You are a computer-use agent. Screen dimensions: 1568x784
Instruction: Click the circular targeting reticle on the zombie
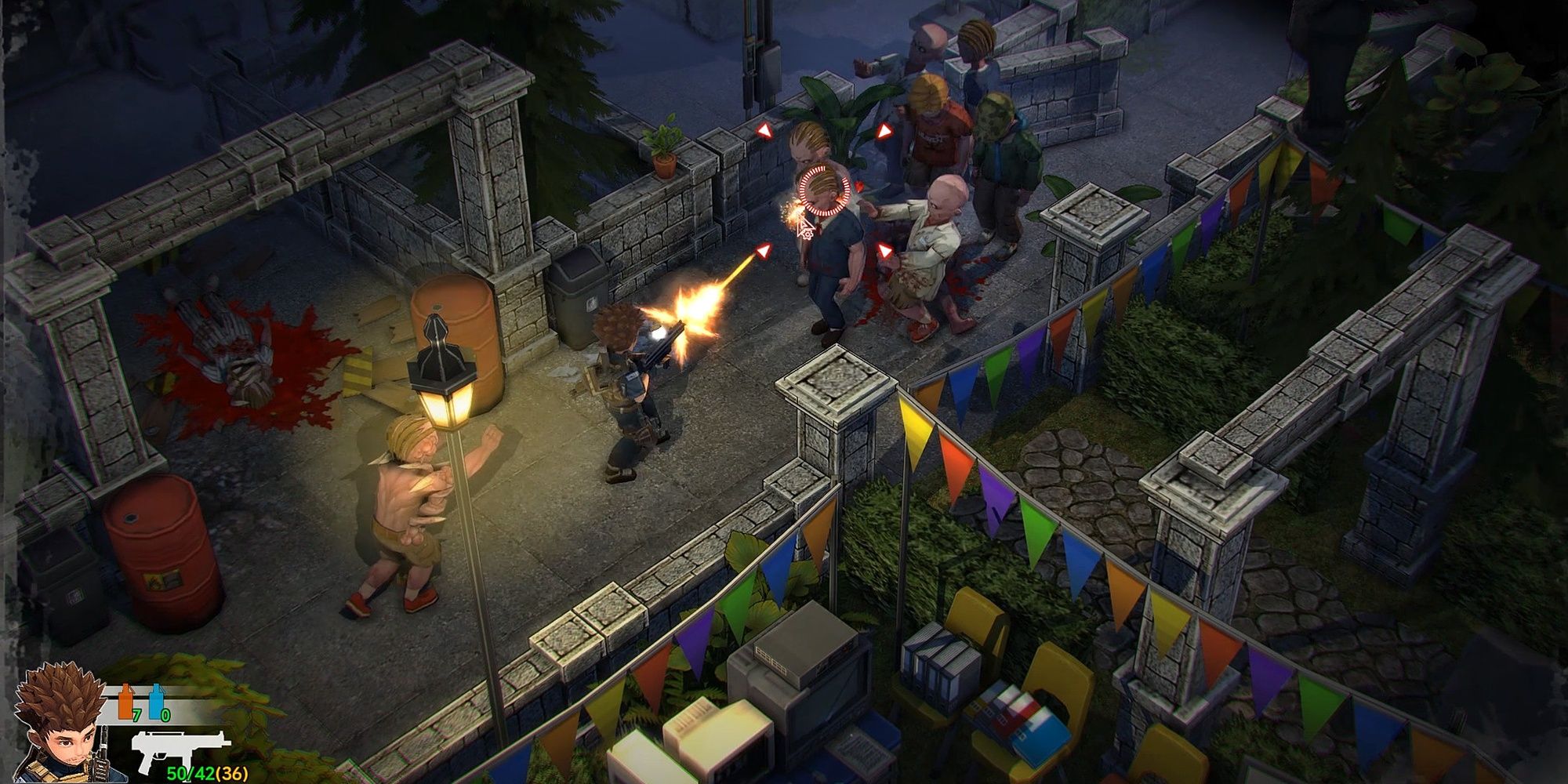(x=822, y=191)
